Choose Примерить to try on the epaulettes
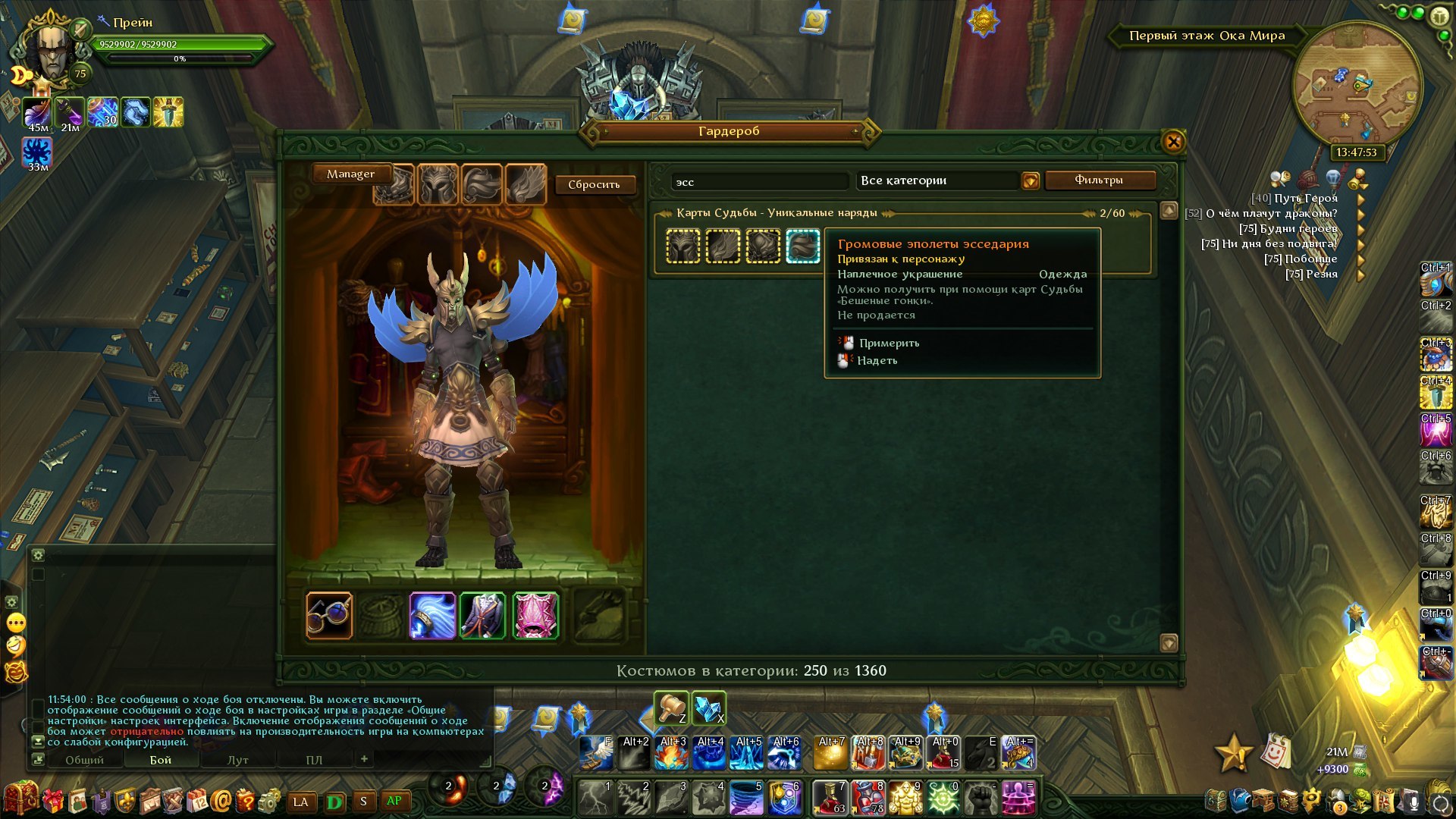 coord(889,343)
